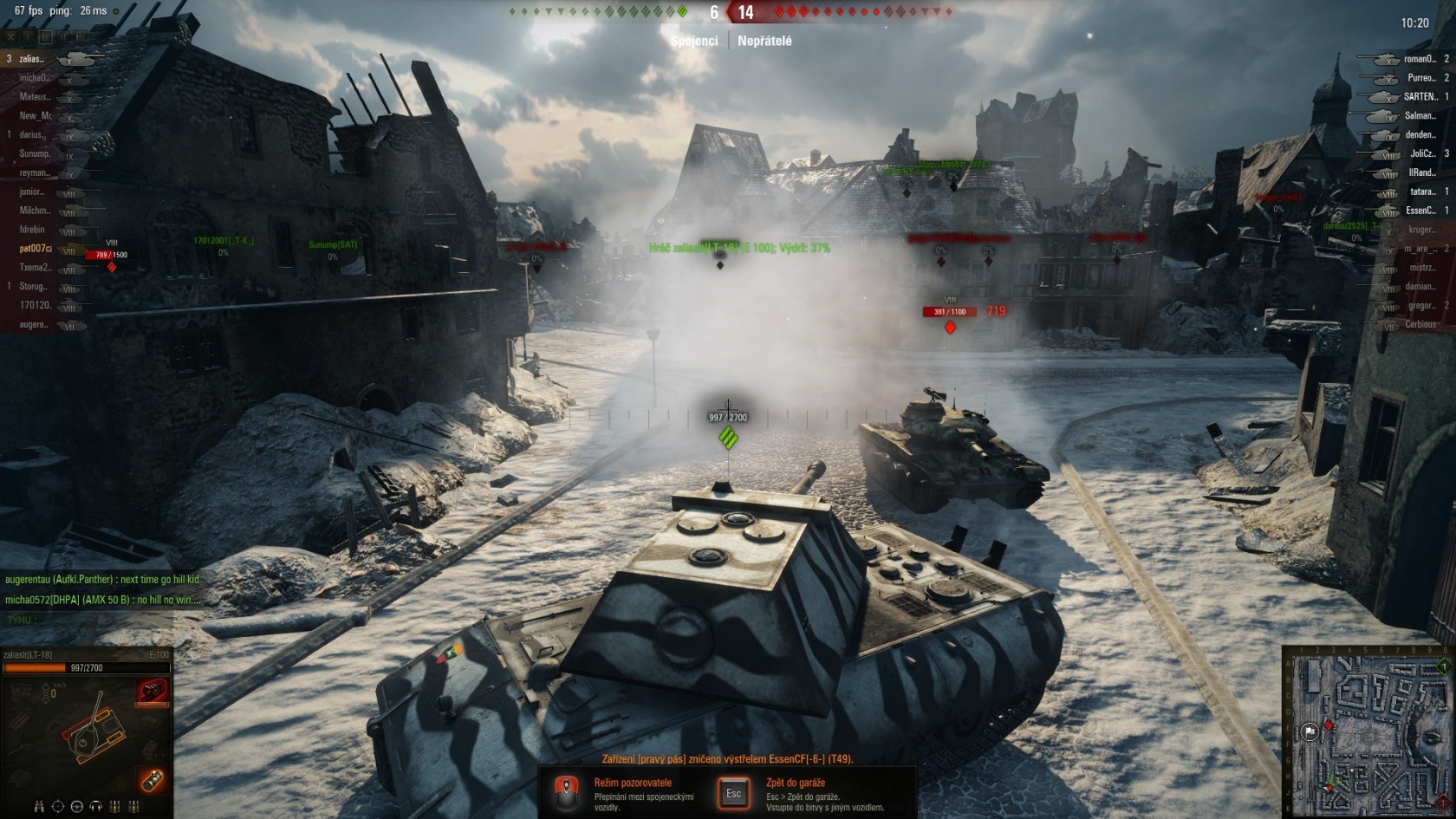Select enemy Cerbious at list bottom
This screenshot has height=819, width=1456.
click(1420, 325)
